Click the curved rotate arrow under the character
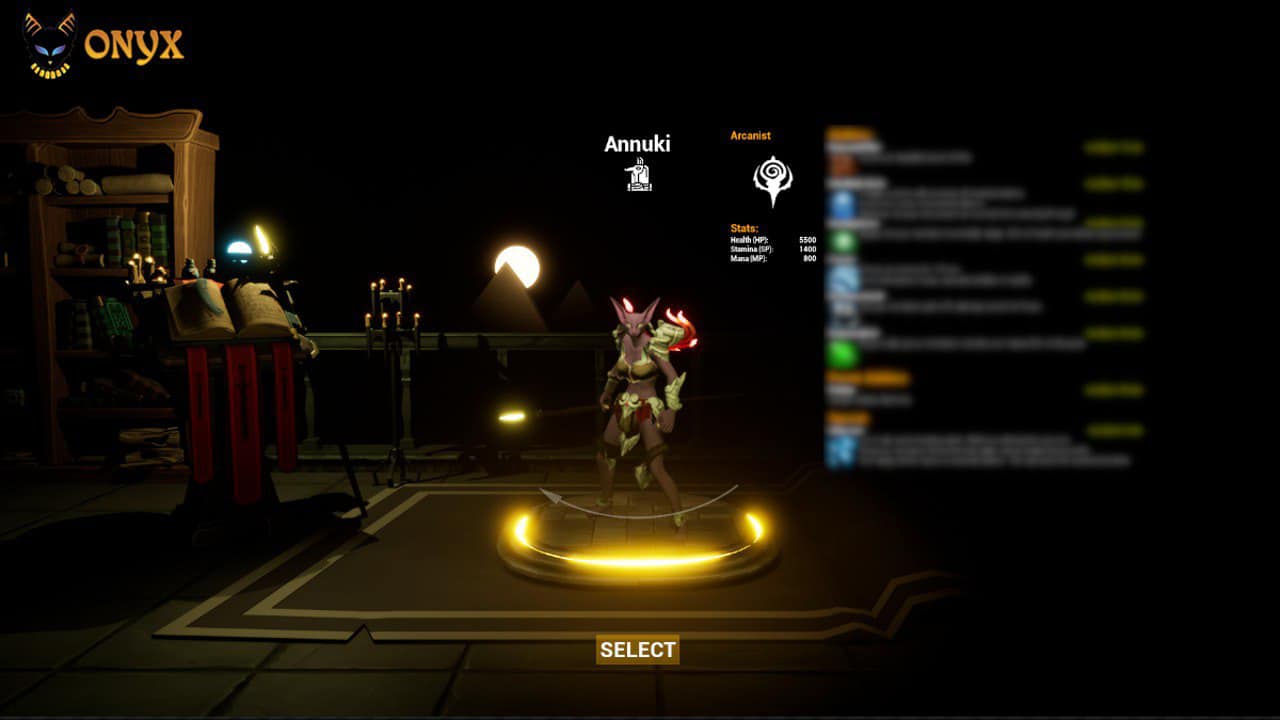This screenshot has height=720, width=1280. click(x=638, y=504)
